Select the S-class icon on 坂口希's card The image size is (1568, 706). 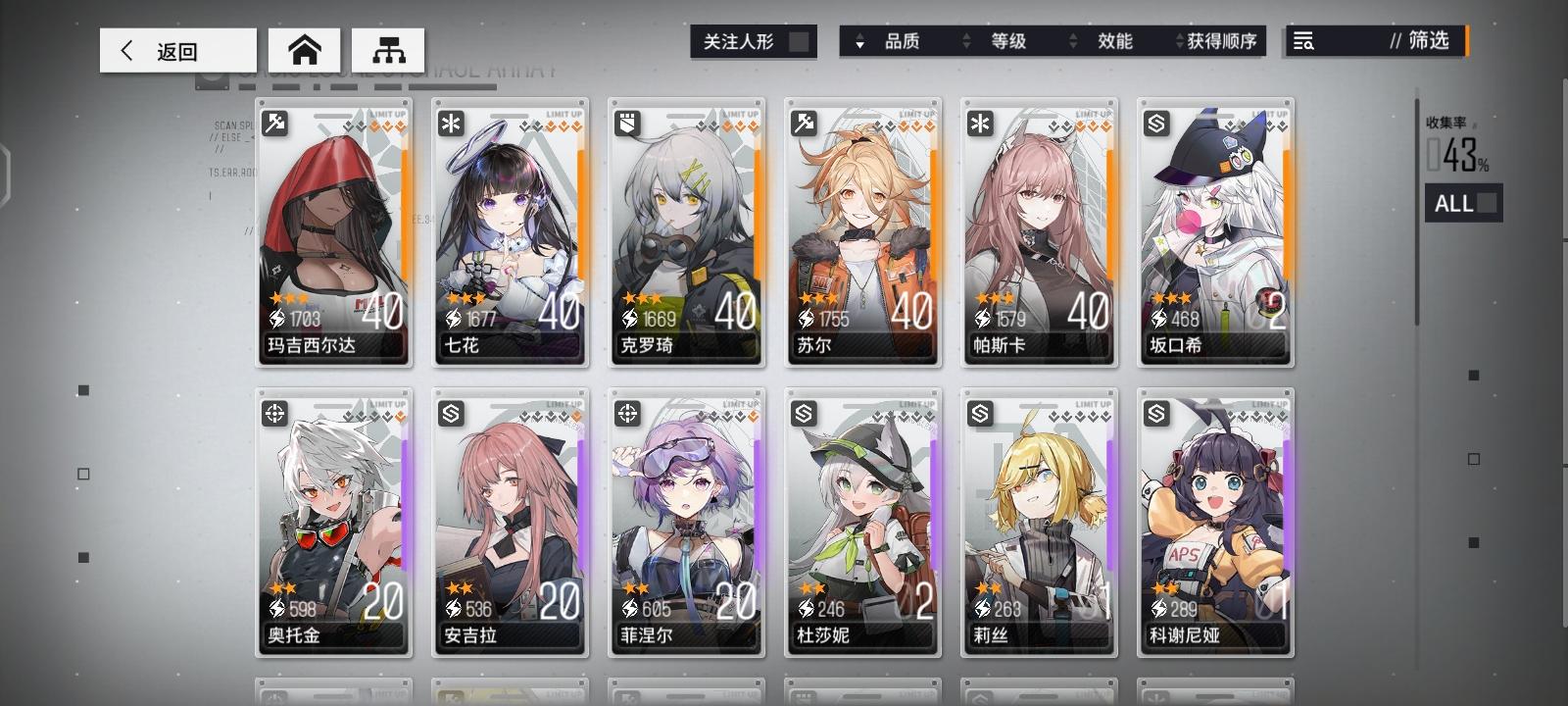[x=1156, y=122]
